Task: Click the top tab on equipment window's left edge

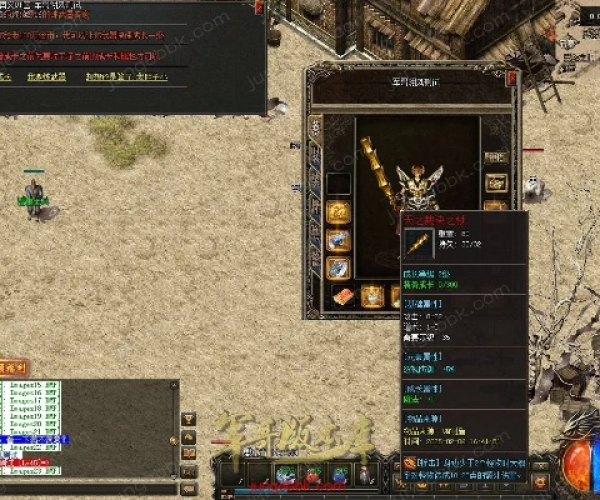Action: (x=316, y=128)
